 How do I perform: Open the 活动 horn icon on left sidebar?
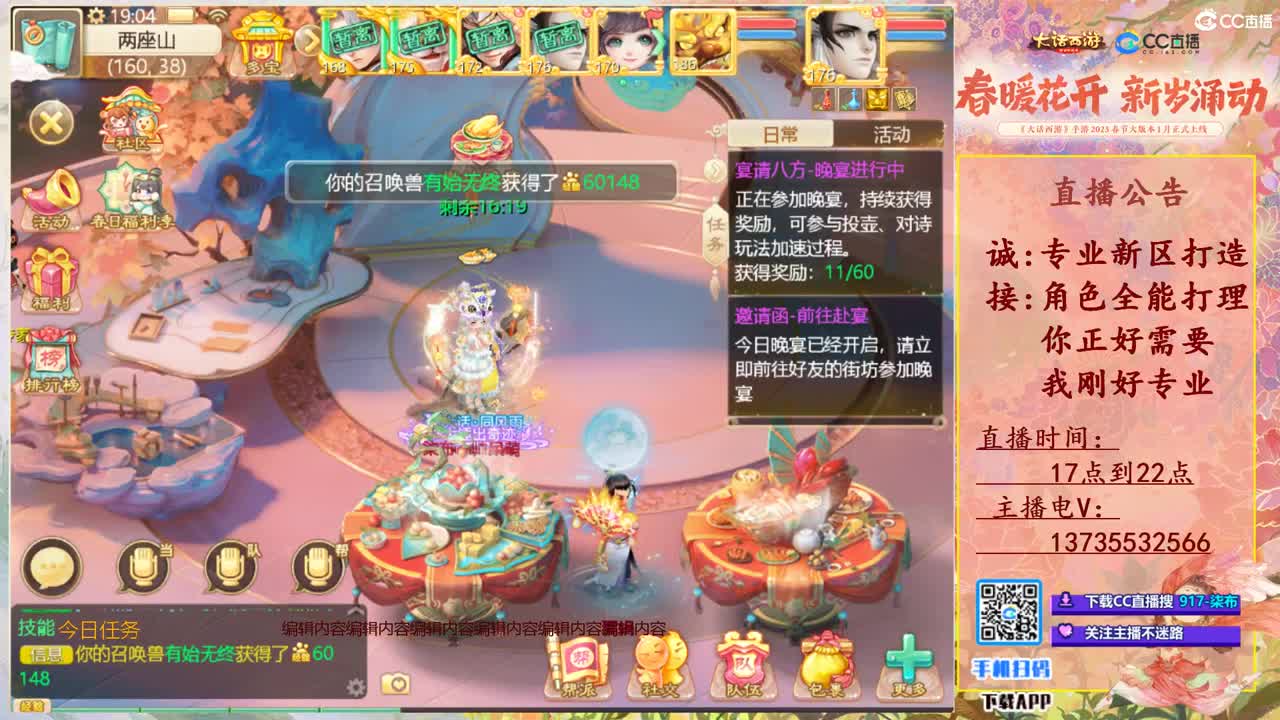(53, 190)
